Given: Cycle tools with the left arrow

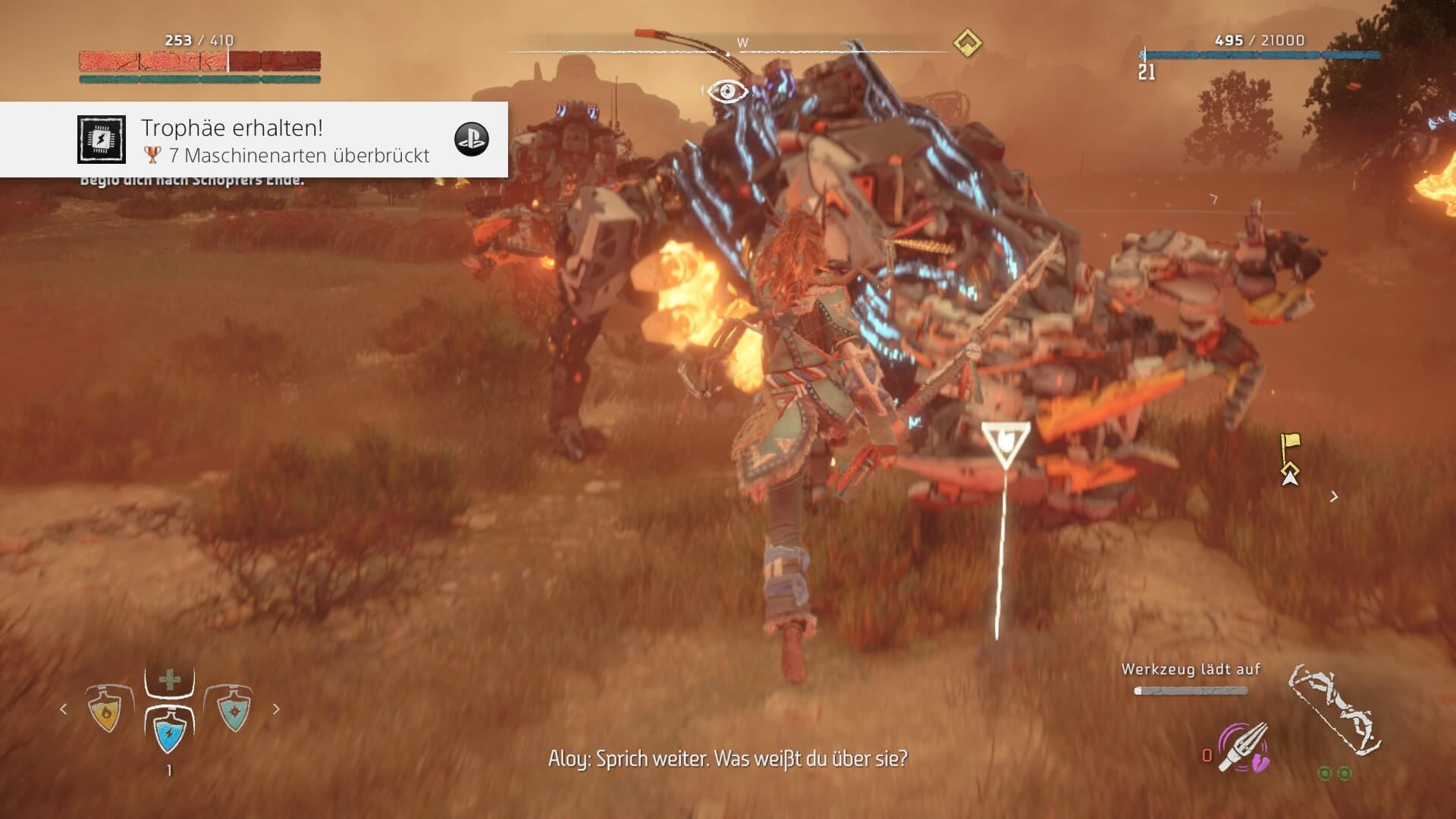Looking at the screenshot, I should 64,709.
